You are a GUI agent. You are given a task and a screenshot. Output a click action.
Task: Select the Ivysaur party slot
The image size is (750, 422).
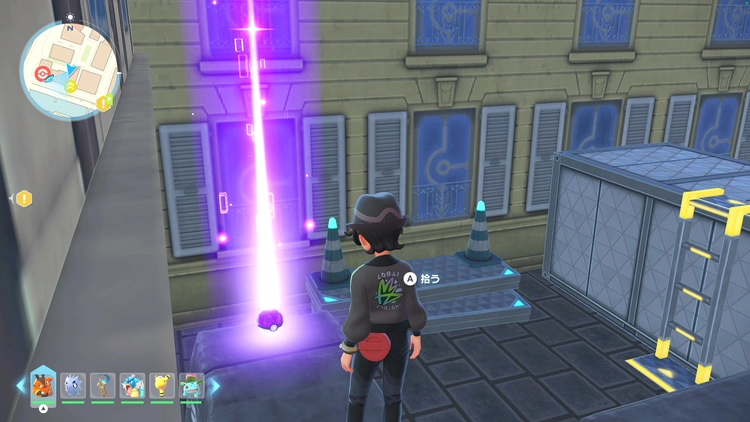coord(190,385)
